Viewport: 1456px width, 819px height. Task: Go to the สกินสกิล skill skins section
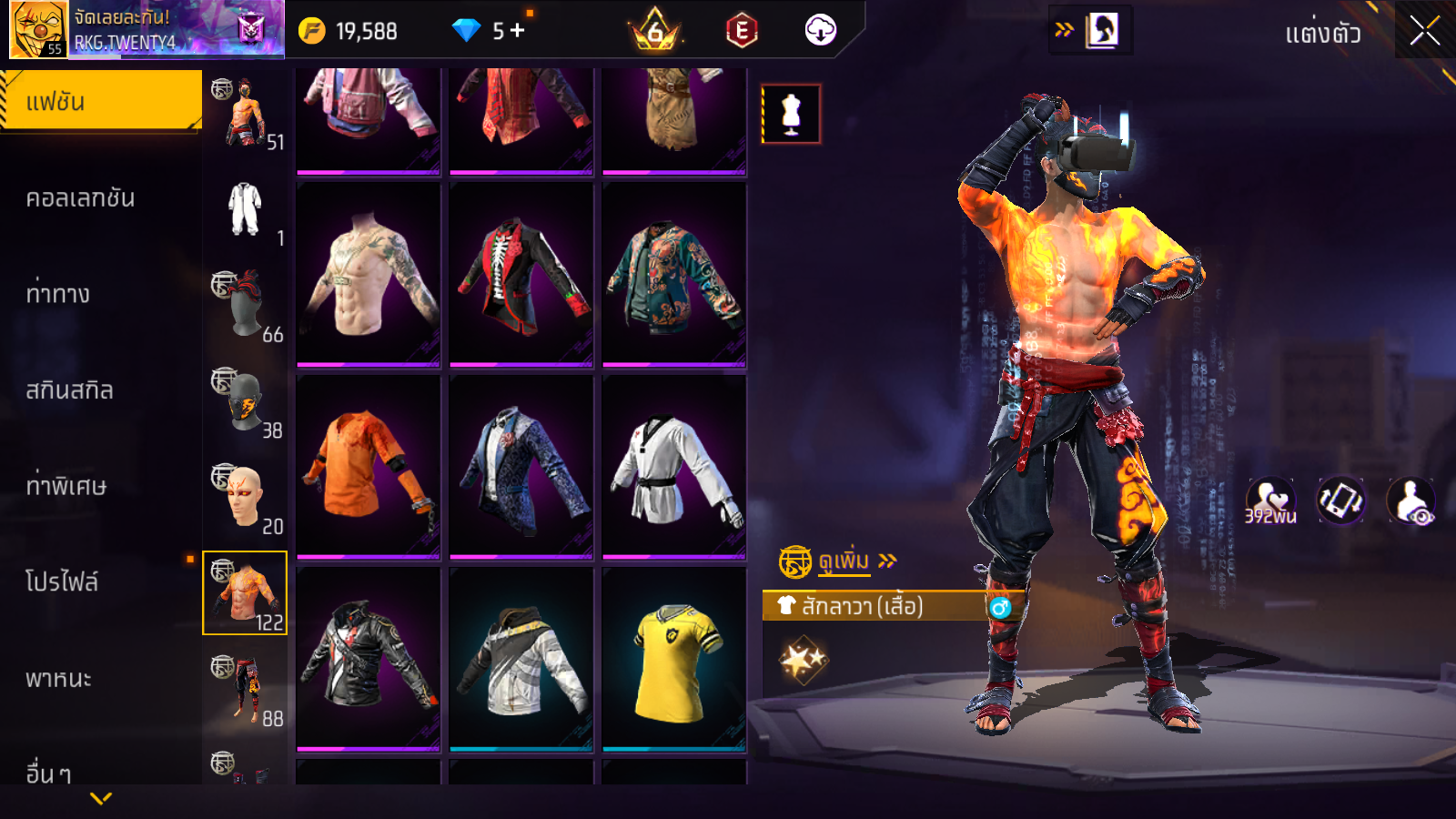(x=70, y=390)
